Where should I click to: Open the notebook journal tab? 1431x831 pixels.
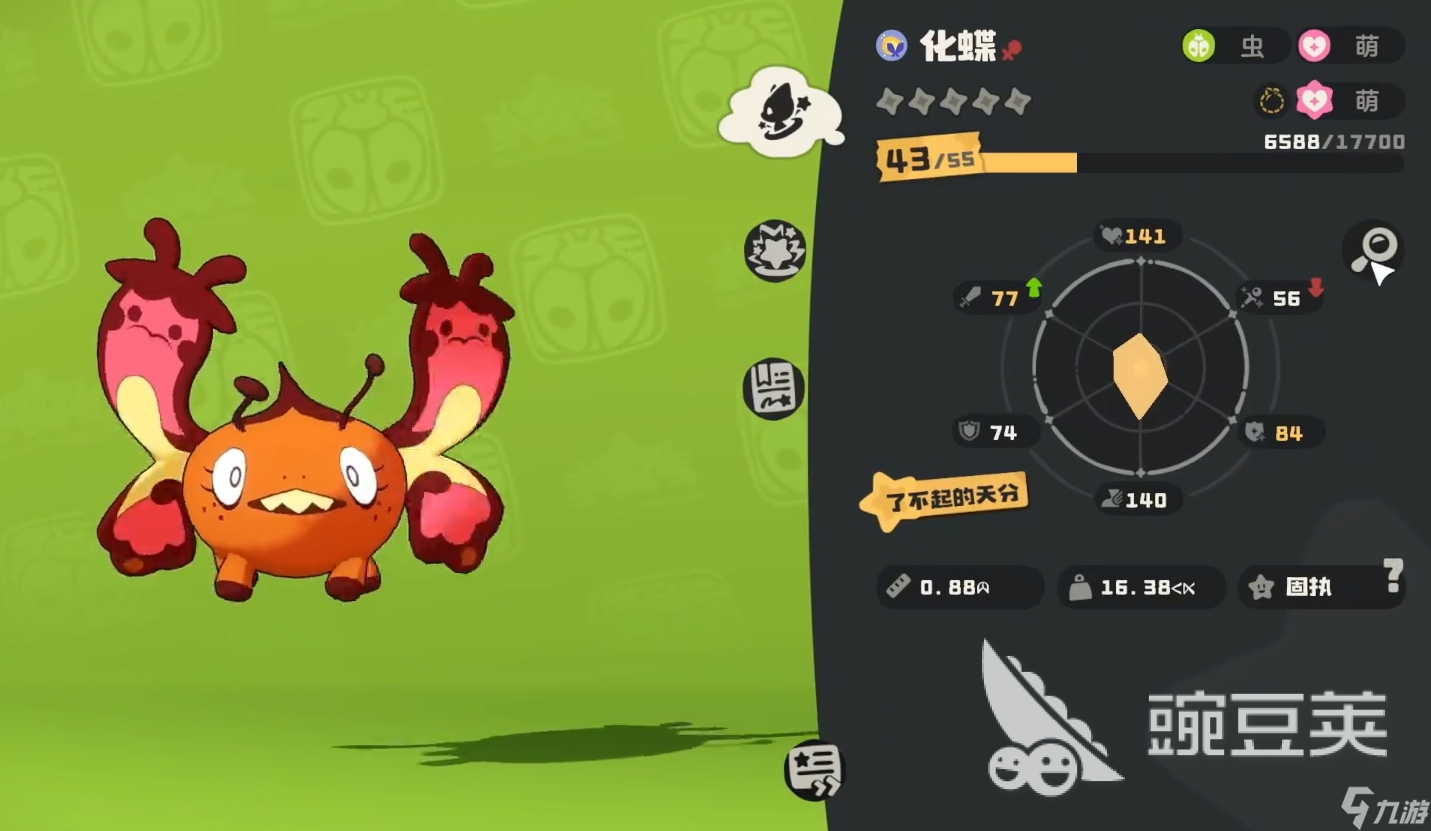click(x=774, y=388)
